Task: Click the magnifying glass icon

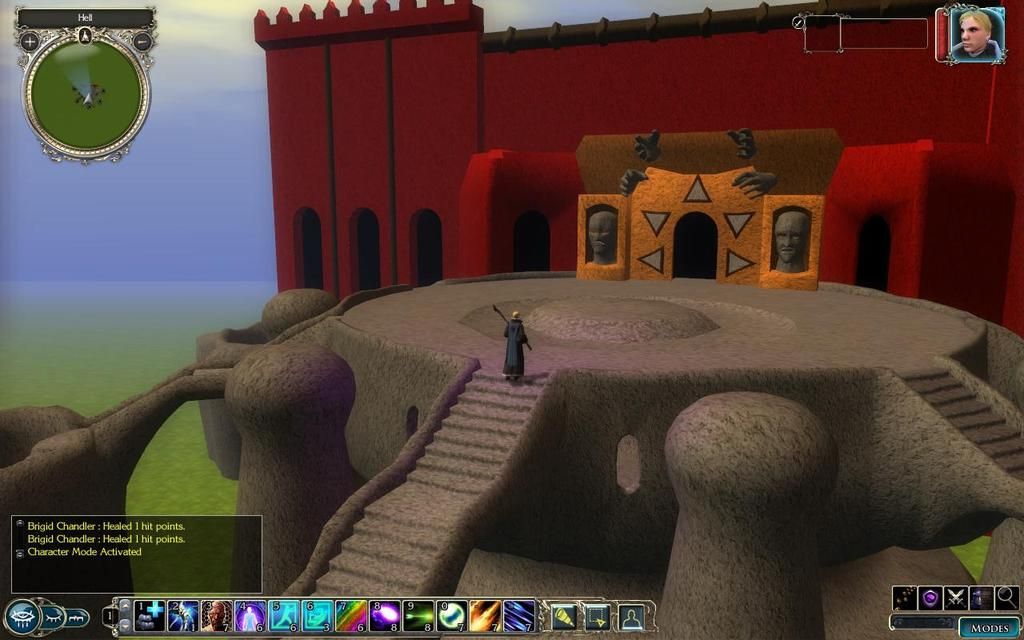Action: [1006, 598]
